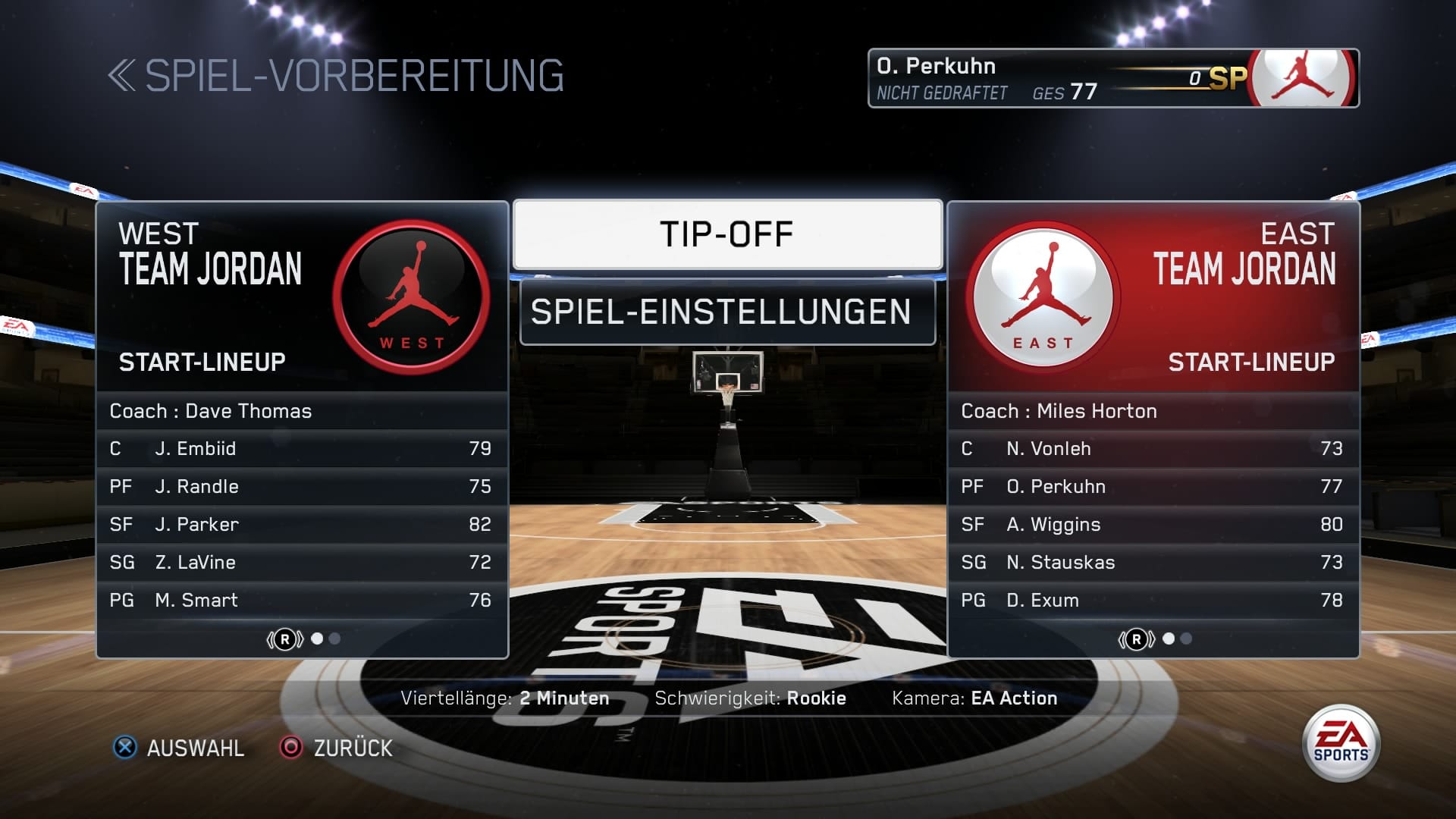The width and height of the screenshot is (1456, 819).
Task: Select J. Randle power forward row
Action: pos(302,487)
